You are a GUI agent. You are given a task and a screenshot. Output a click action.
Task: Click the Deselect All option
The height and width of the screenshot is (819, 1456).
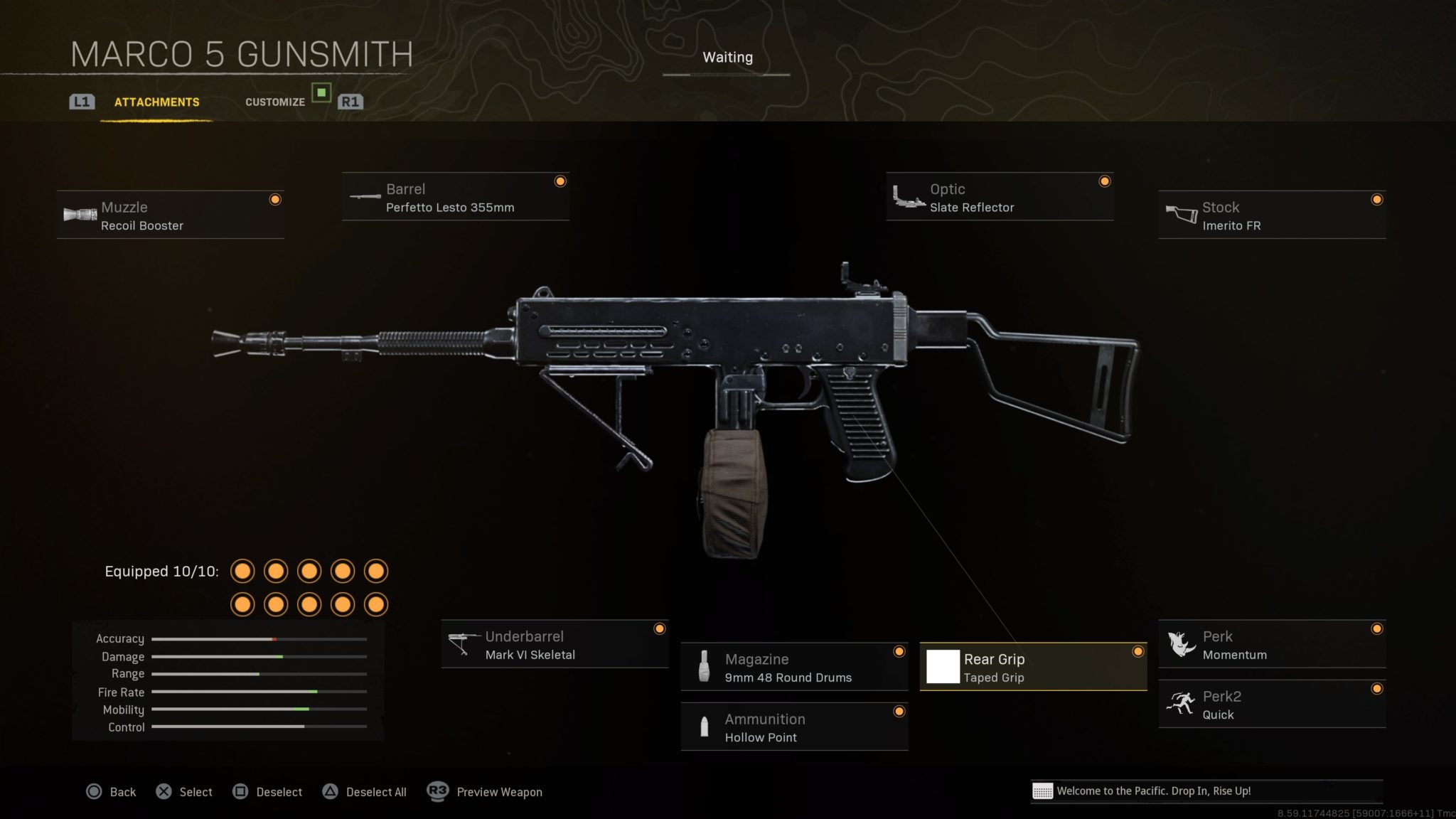click(x=365, y=792)
